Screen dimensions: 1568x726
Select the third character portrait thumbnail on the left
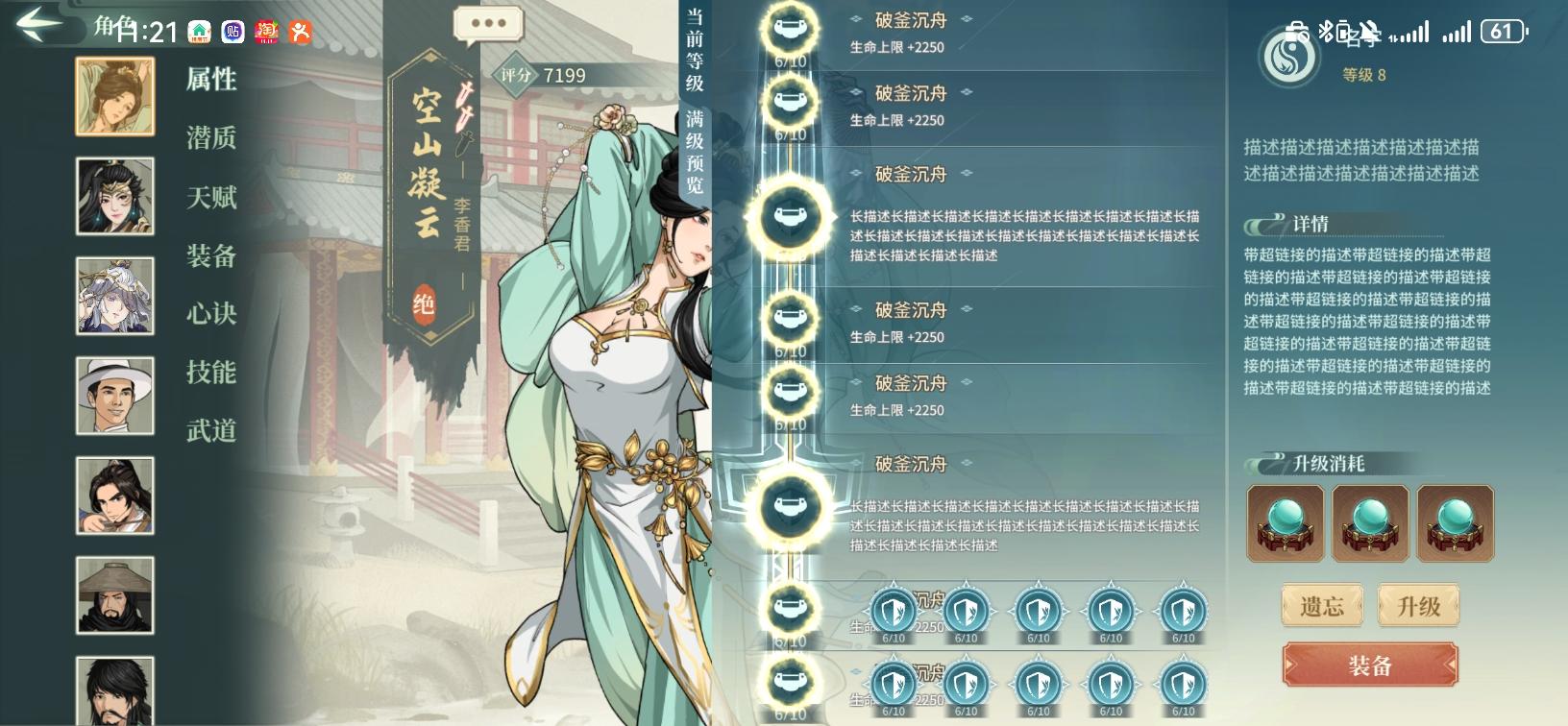coord(114,297)
